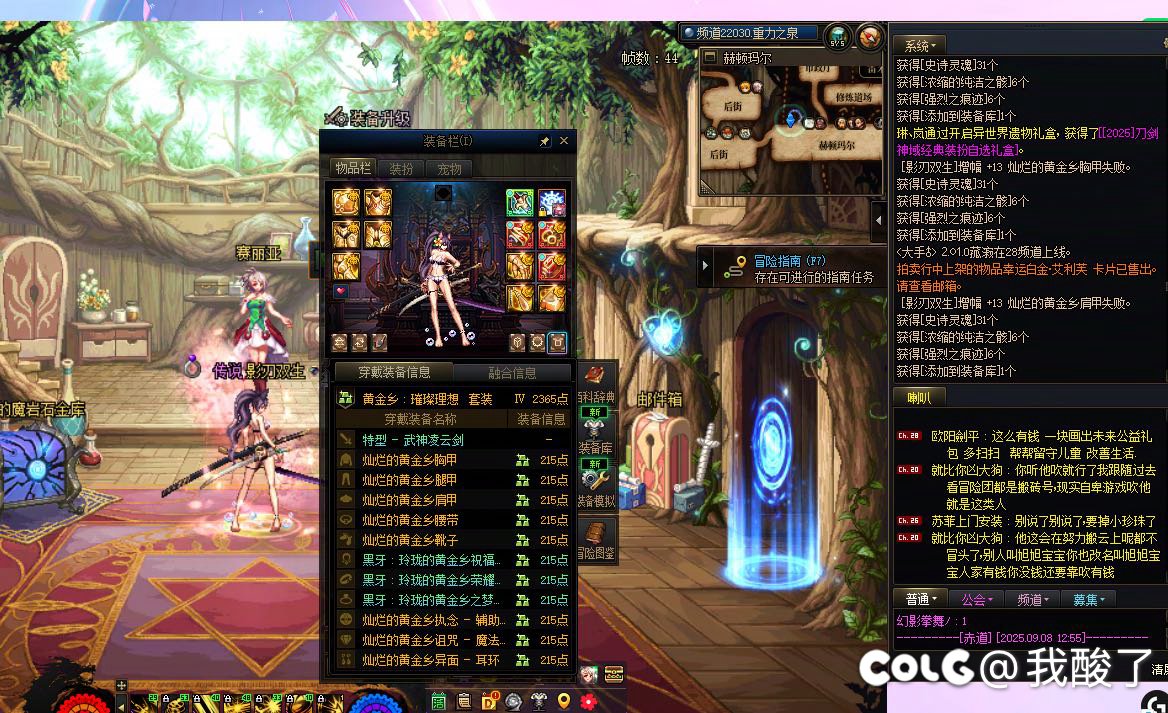The image size is (1168, 713).
Task: Toggle the equipment window pin
Action: click(545, 142)
